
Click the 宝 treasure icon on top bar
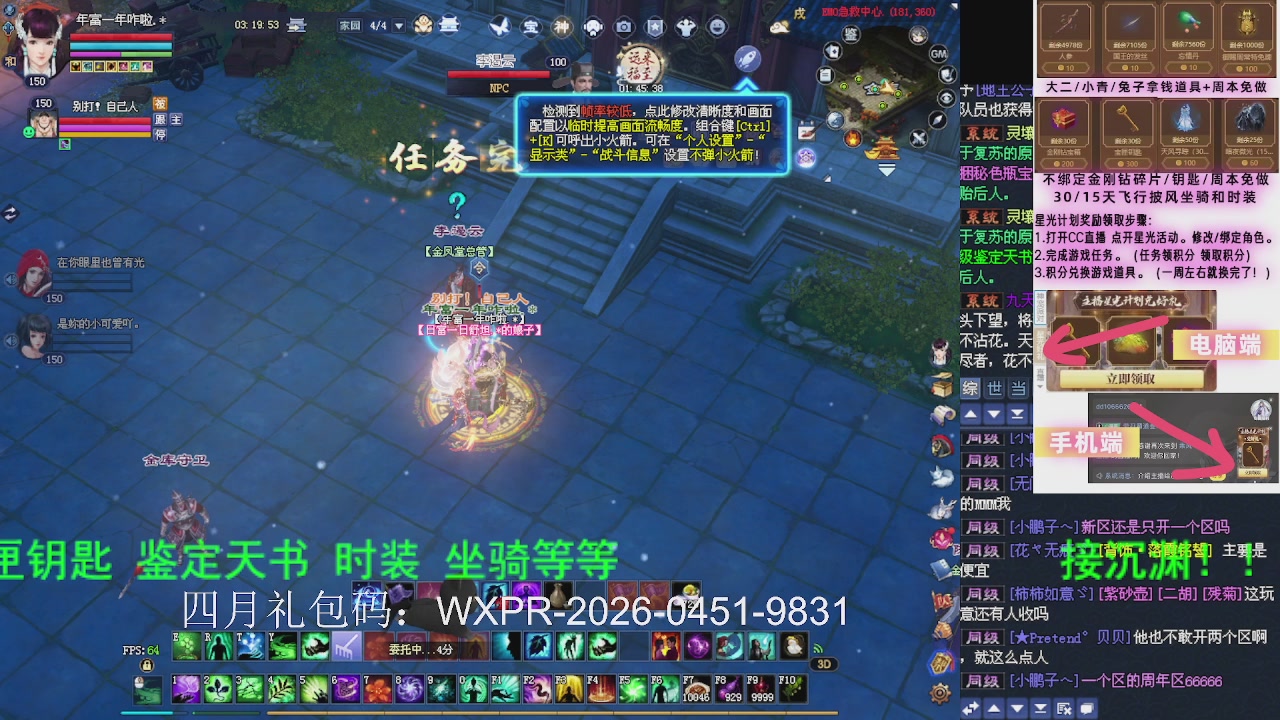click(x=529, y=26)
